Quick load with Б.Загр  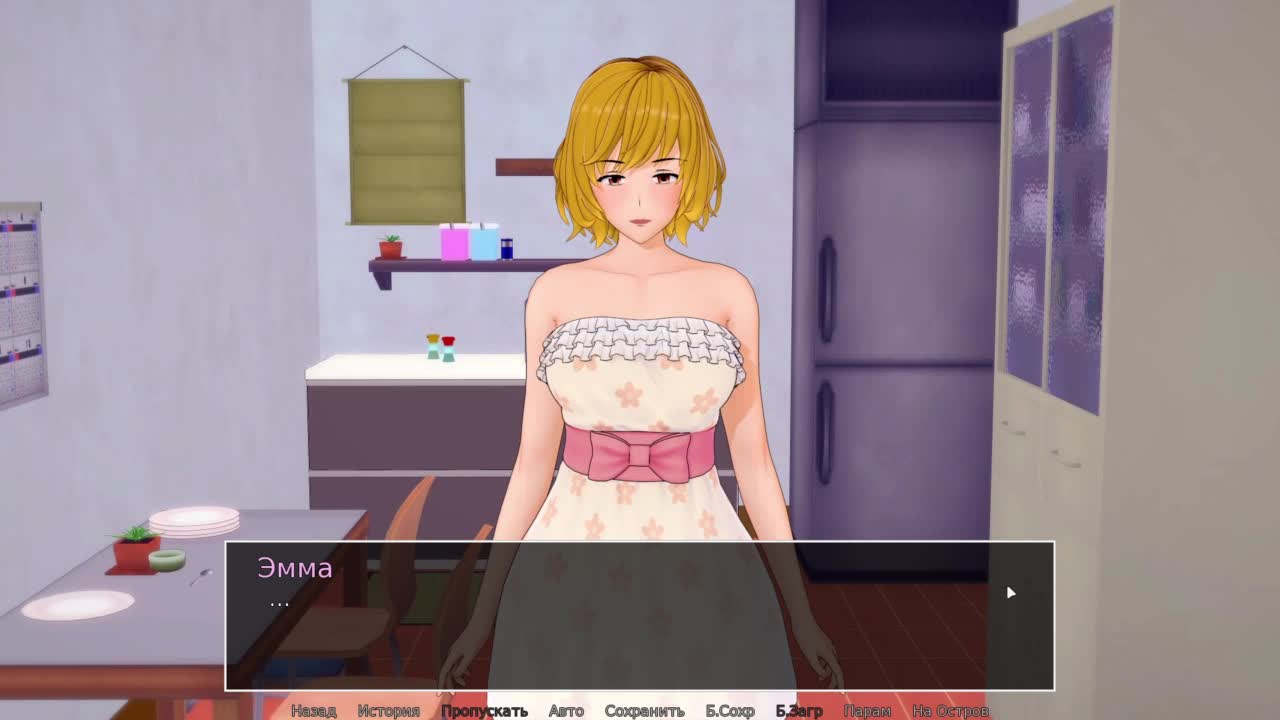799,711
